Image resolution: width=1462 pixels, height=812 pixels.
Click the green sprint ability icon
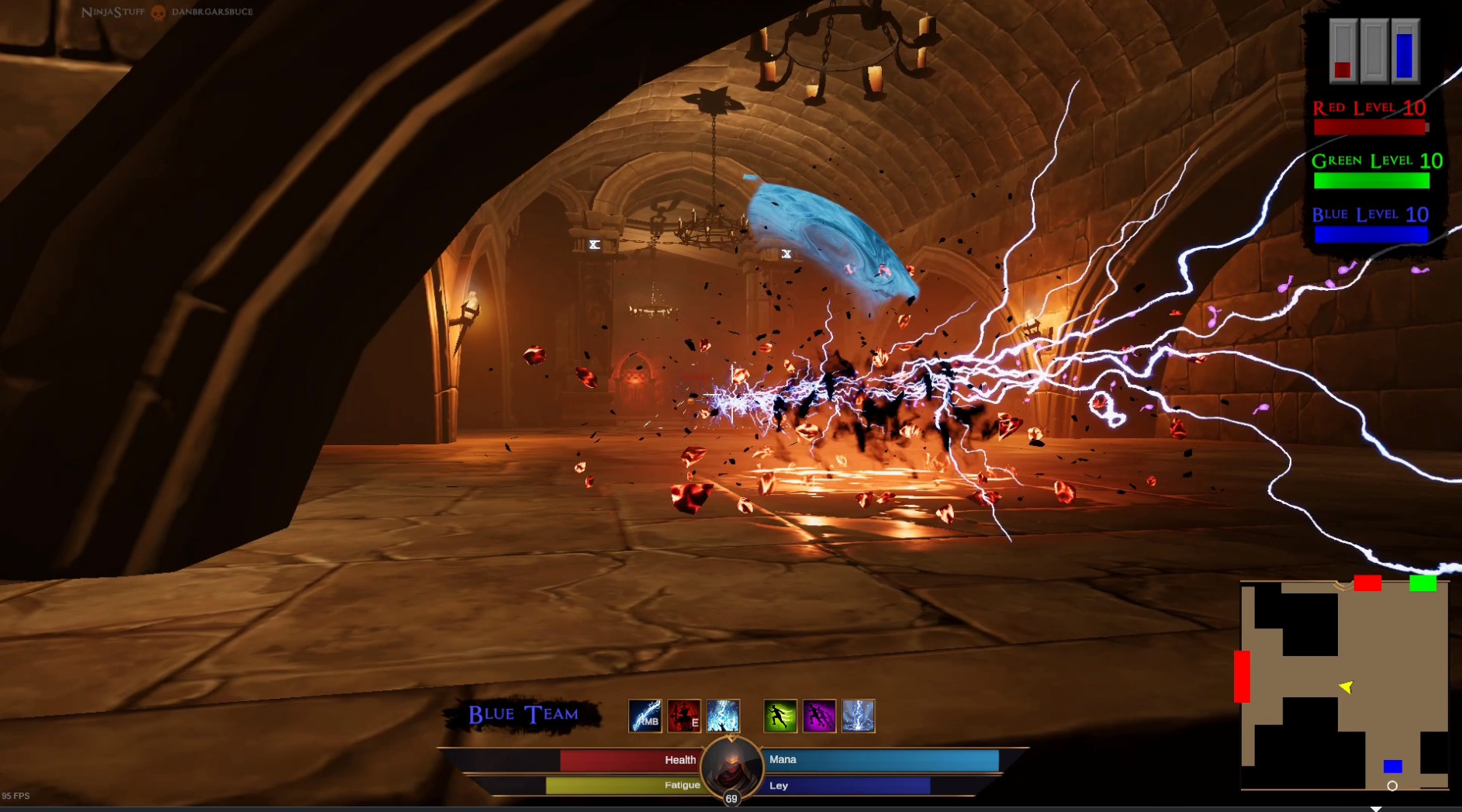782,715
